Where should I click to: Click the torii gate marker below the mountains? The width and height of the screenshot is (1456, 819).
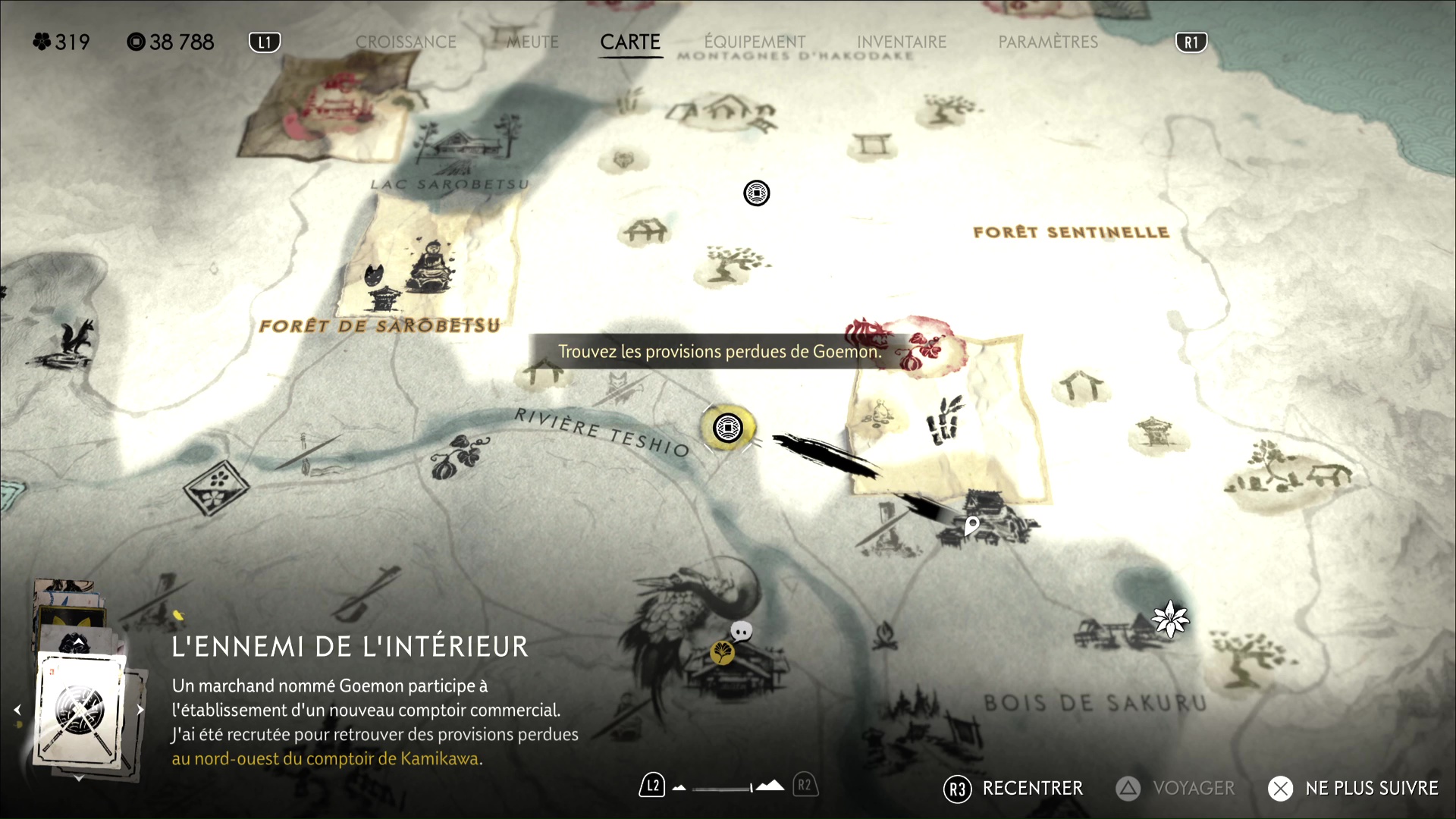click(872, 144)
